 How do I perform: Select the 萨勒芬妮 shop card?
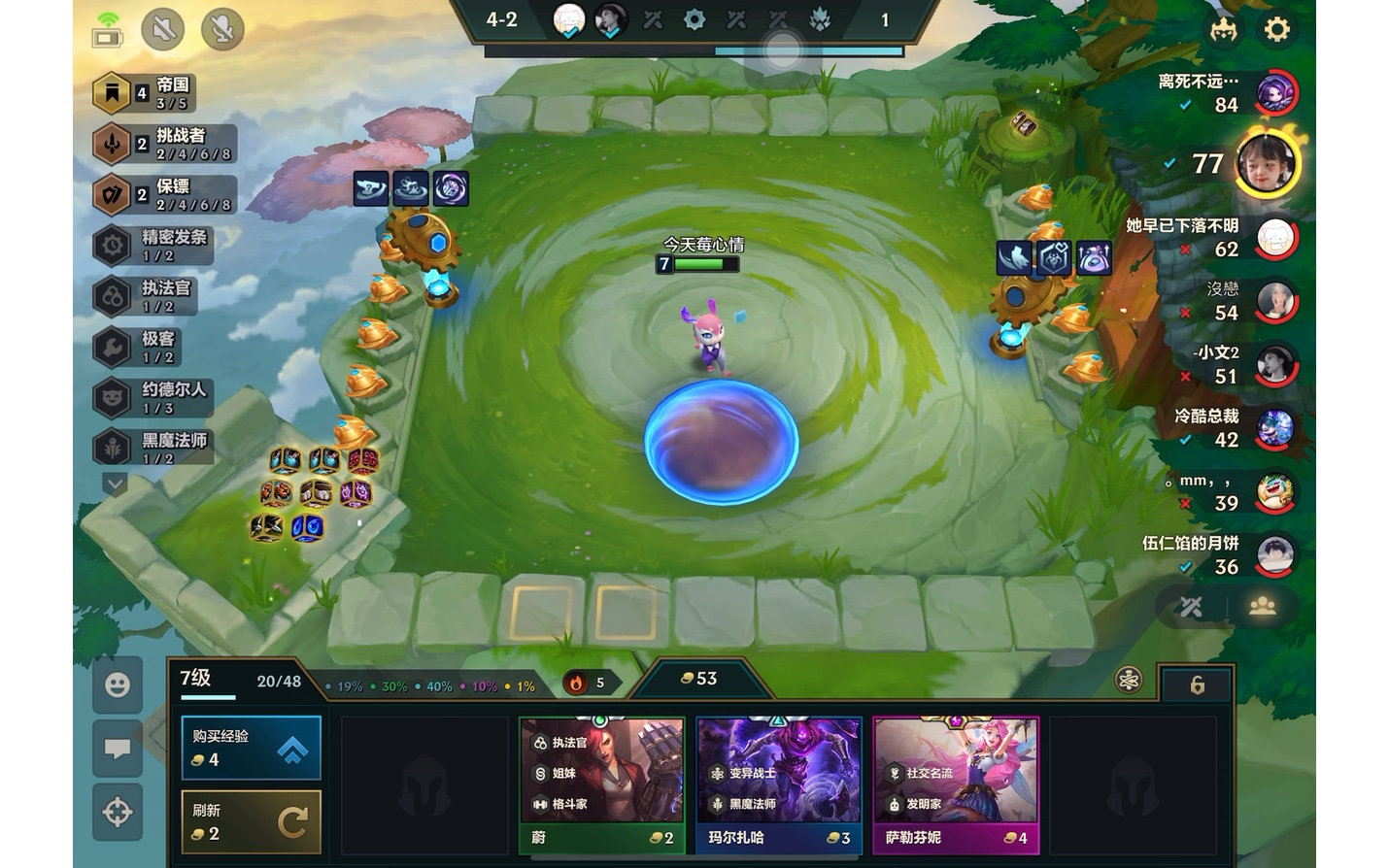(x=956, y=785)
